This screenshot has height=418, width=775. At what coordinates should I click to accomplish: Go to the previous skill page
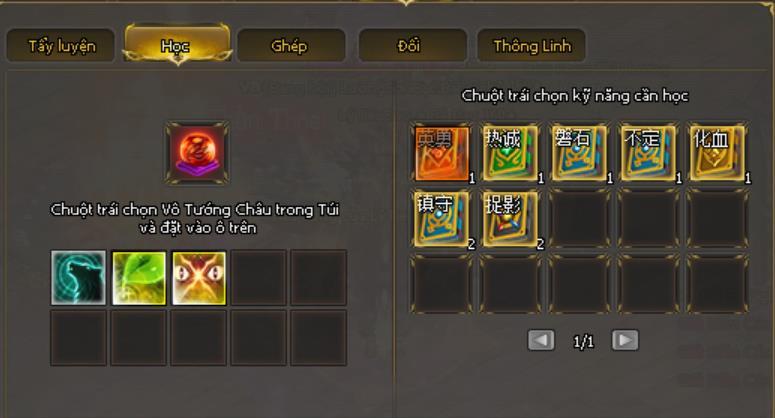pyautogui.click(x=541, y=341)
